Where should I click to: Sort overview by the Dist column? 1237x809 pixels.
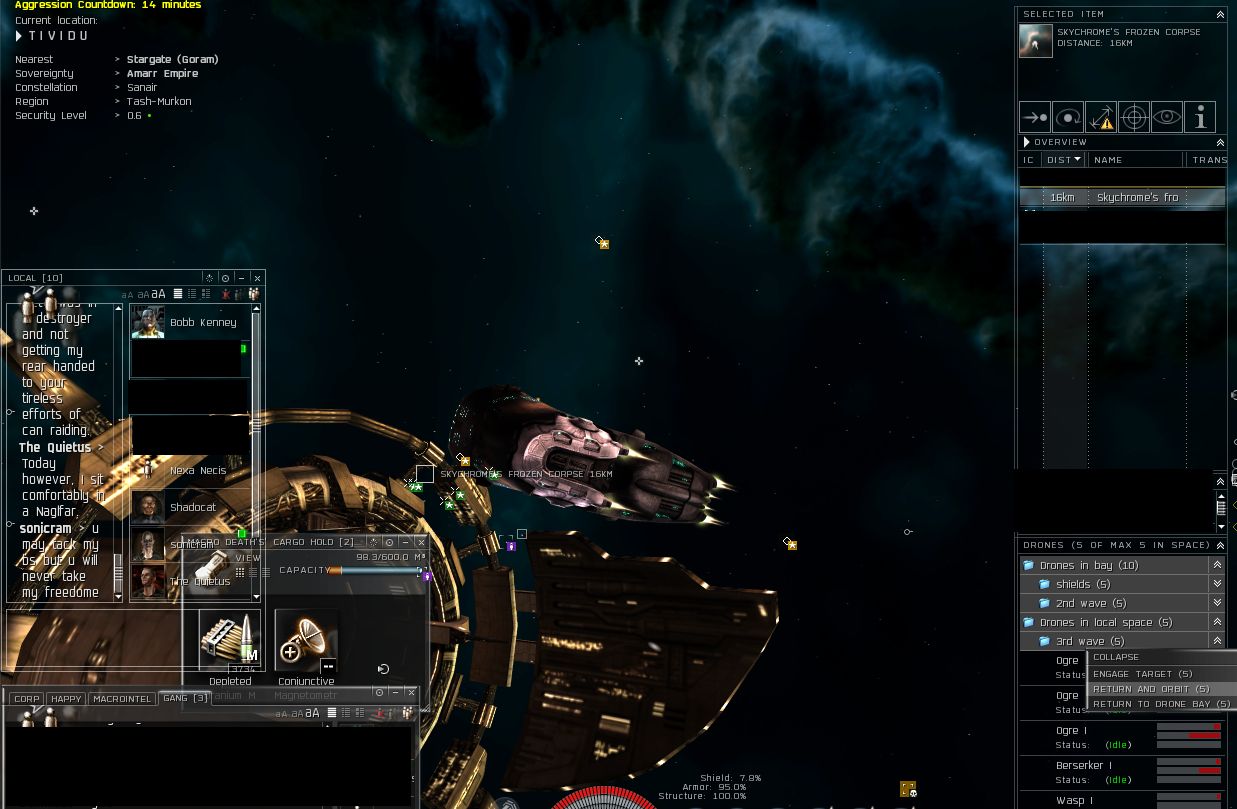point(1062,160)
